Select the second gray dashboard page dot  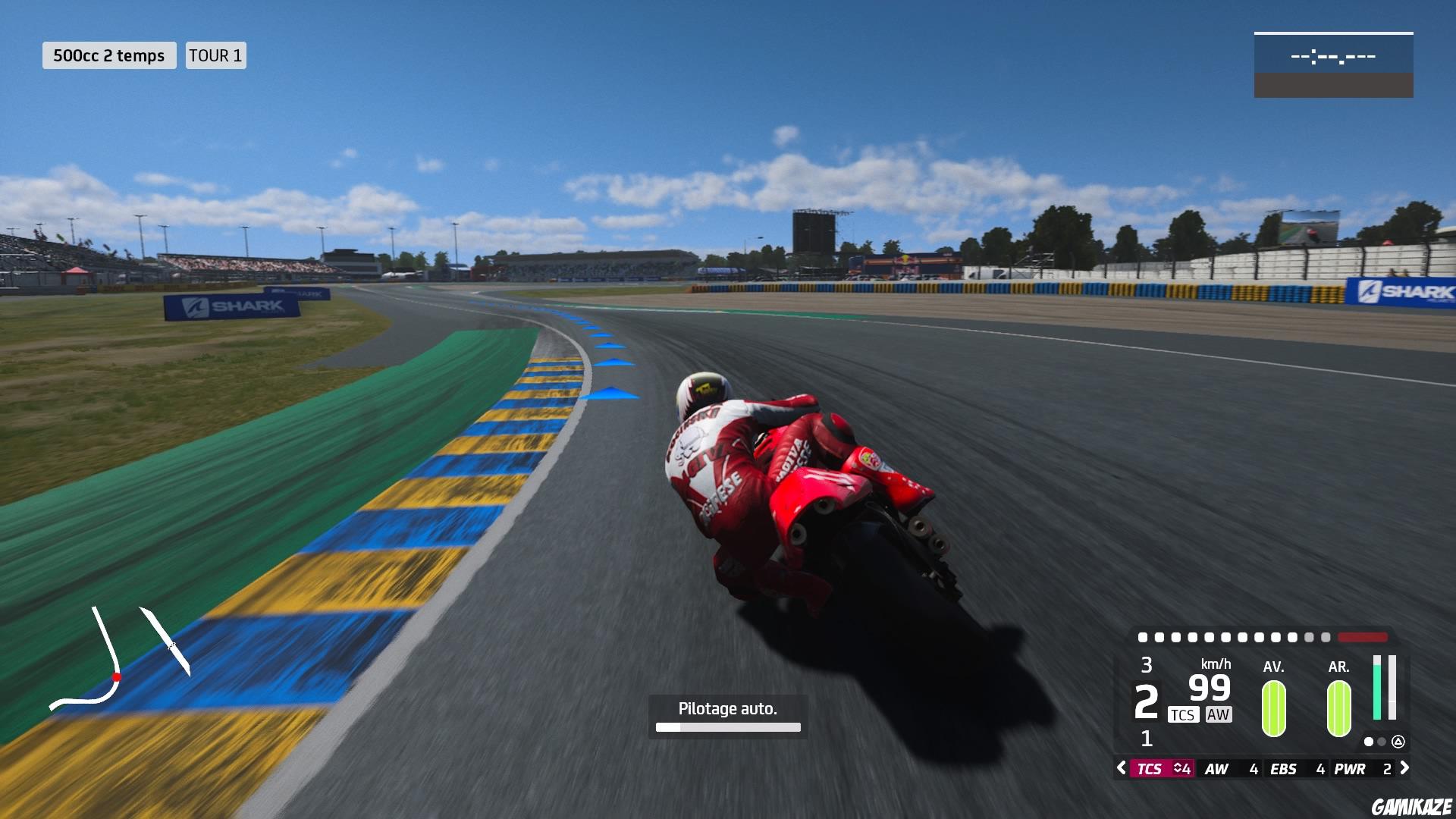coord(1381,741)
